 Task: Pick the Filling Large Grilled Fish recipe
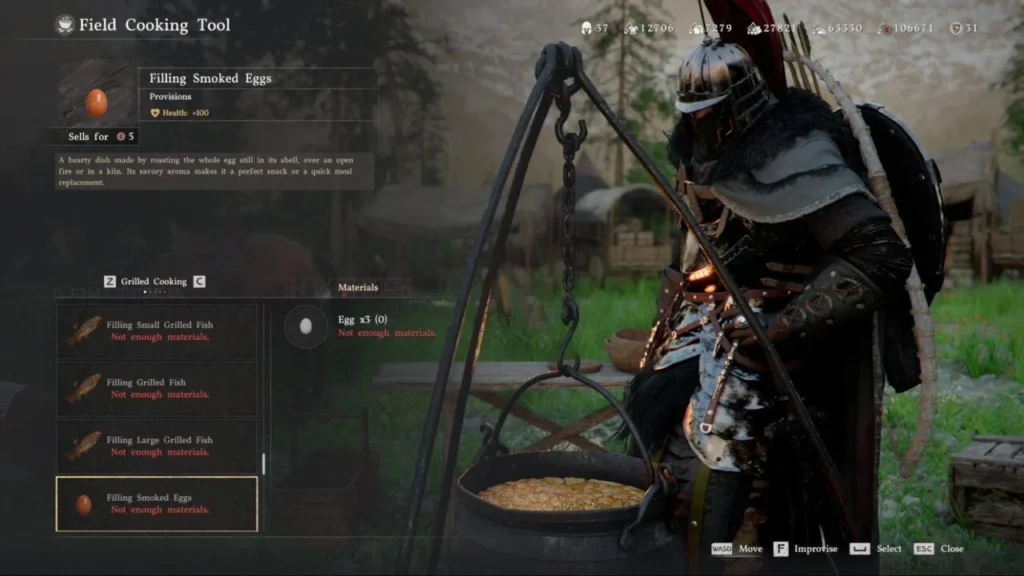point(157,446)
